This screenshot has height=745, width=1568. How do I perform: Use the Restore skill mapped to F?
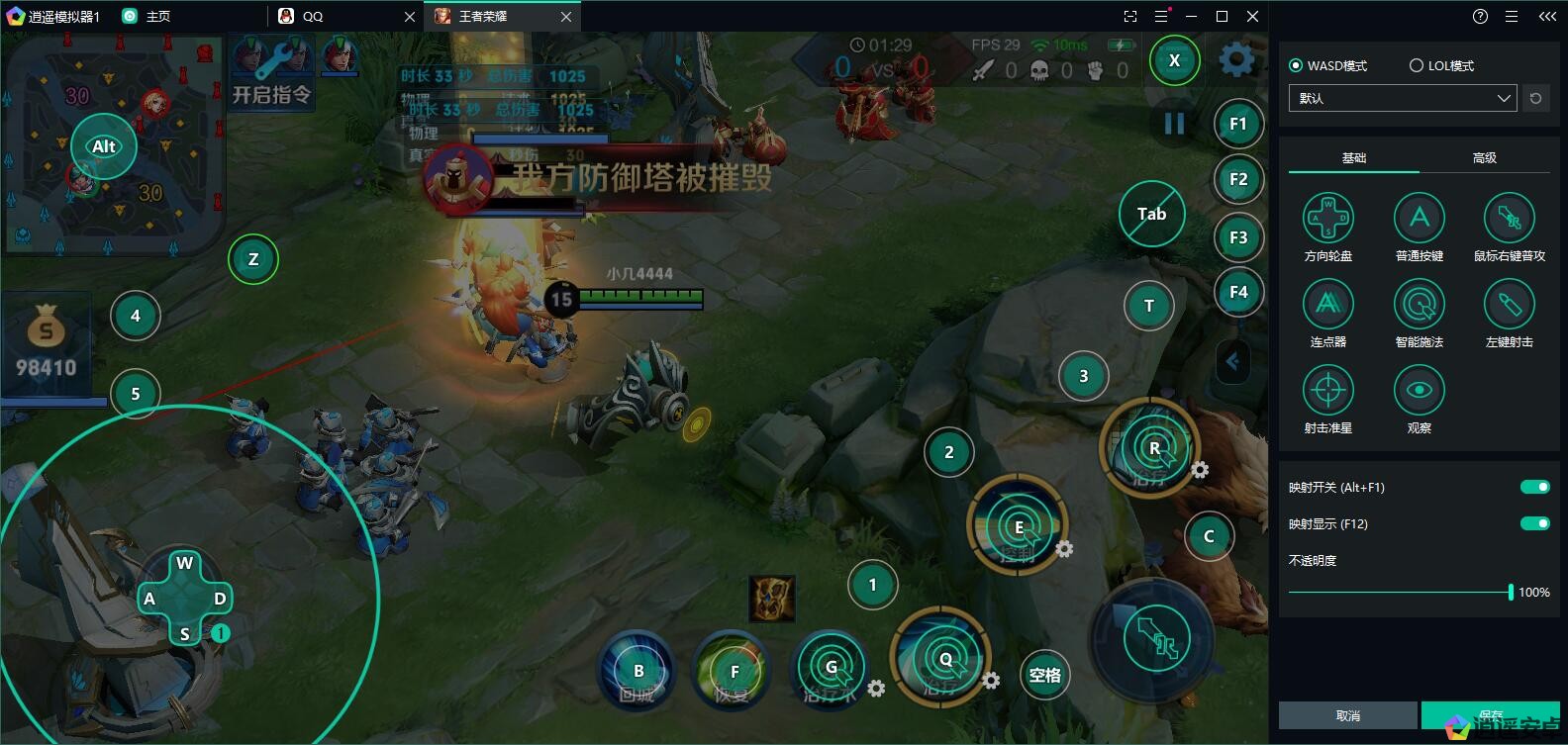(x=734, y=673)
